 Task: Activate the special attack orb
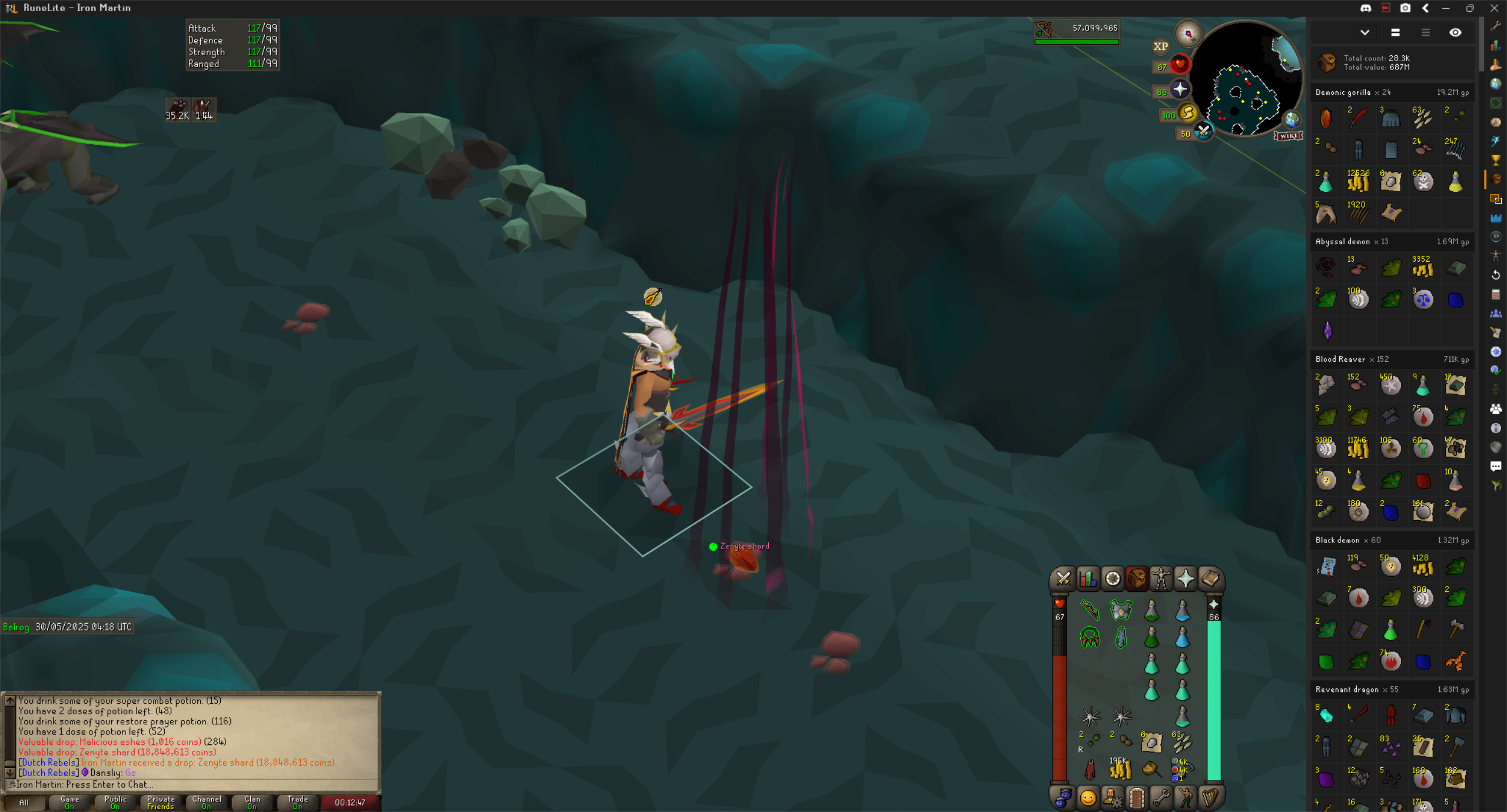(1203, 131)
